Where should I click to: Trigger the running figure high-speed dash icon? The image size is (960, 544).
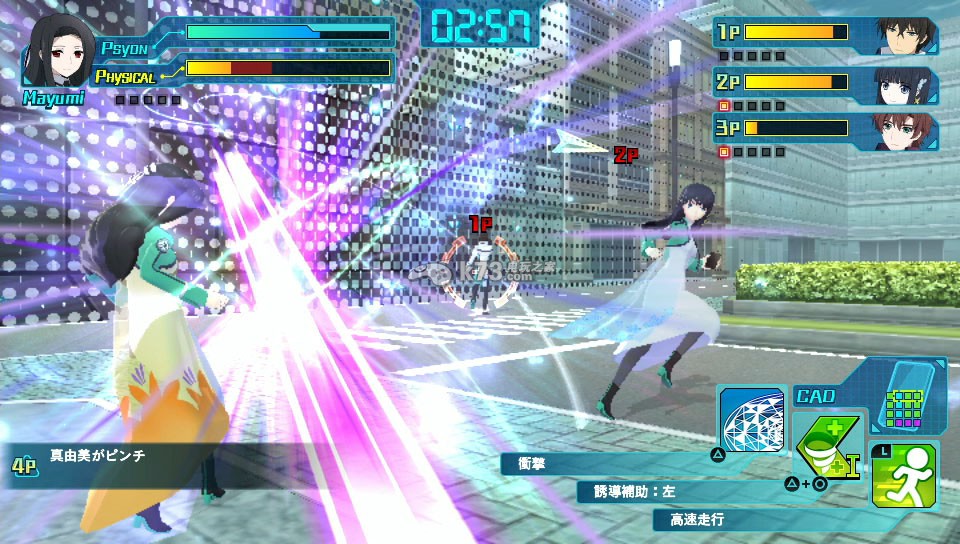coord(904,476)
